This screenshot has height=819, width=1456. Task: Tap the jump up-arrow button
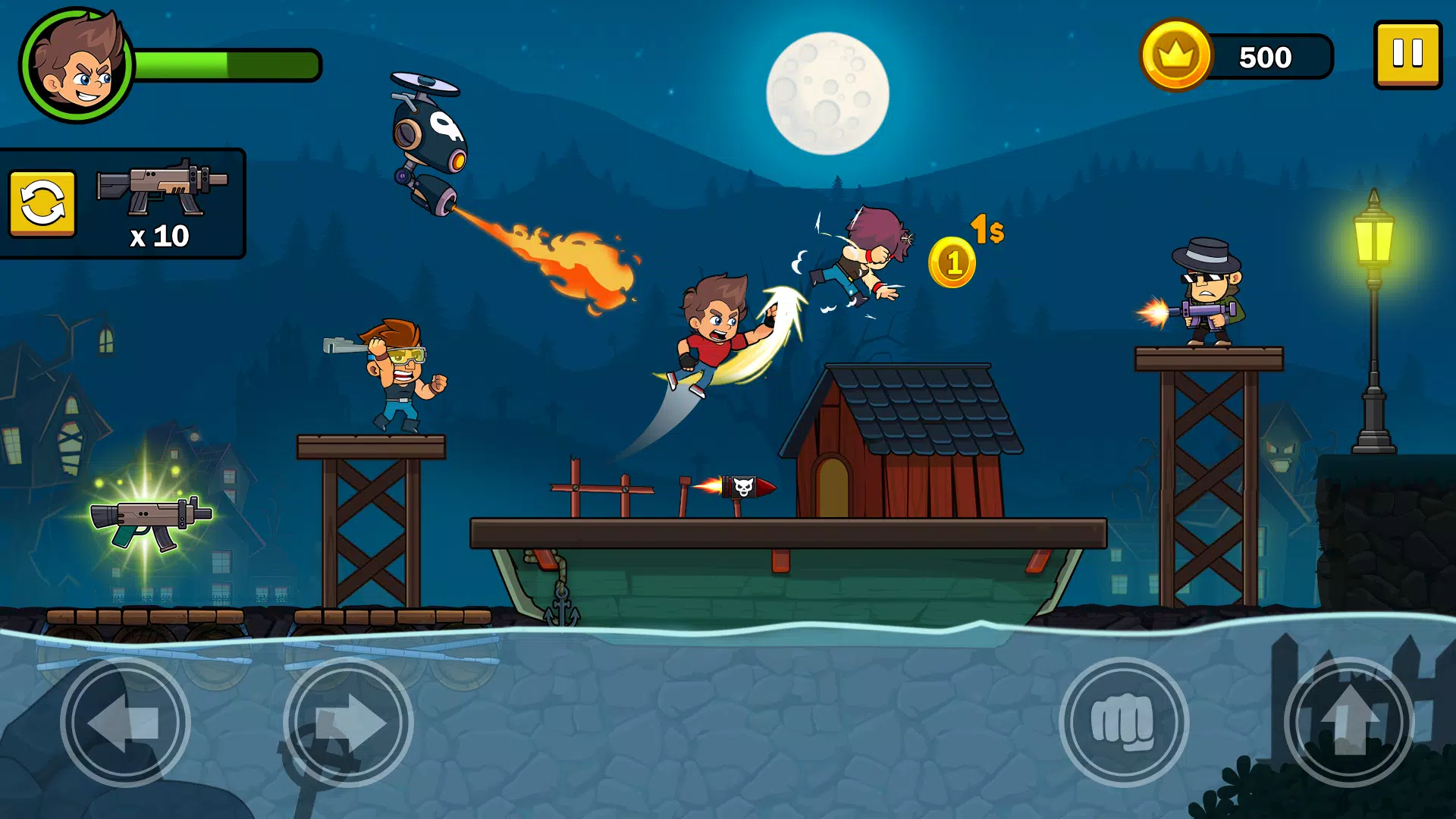tap(1348, 722)
